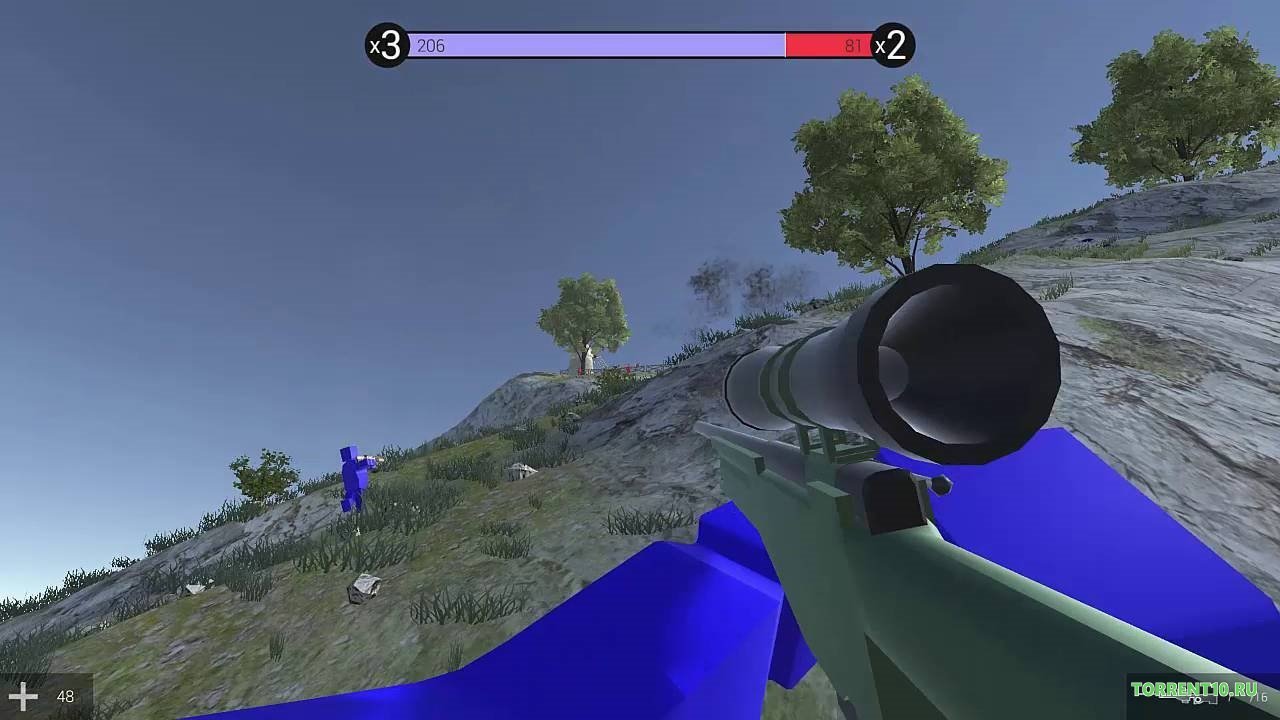Click the team balance progress bar
This screenshot has height=720, width=1280.
click(x=640, y=44)
